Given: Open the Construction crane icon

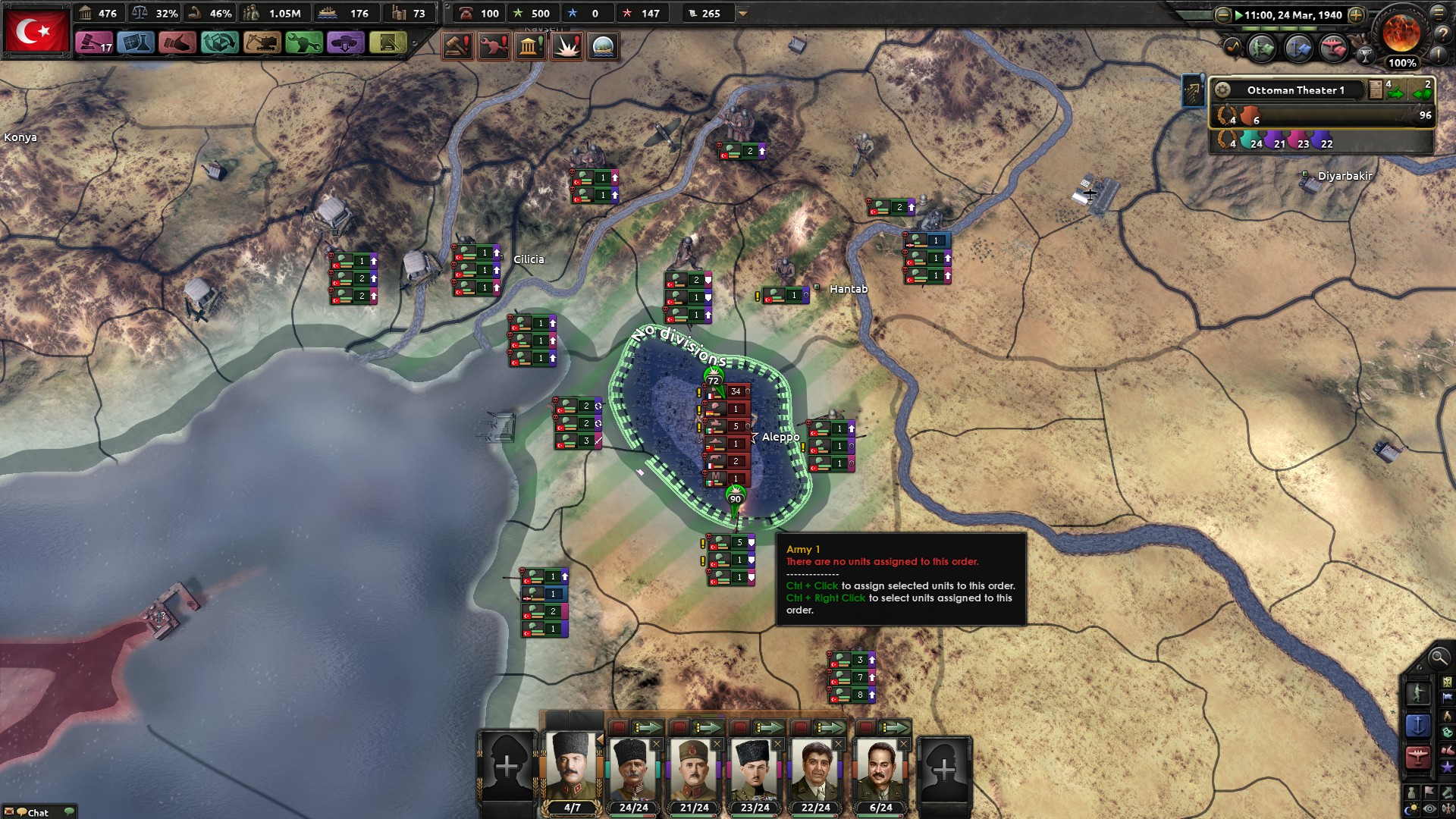Looking at the screenshot, I should pyautogui.click(x=261, y=43).
